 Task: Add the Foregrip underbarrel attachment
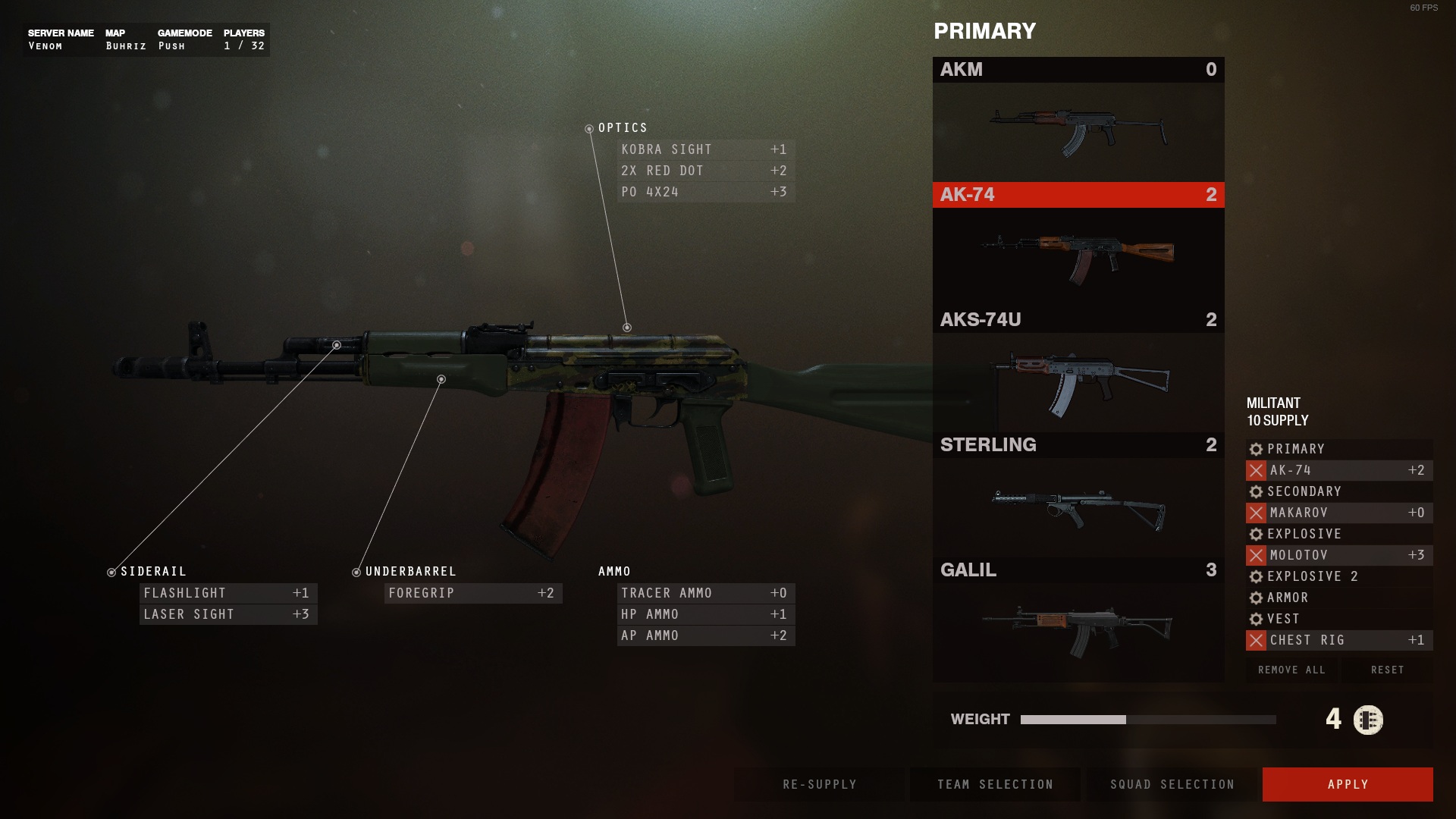pyautogui.click(x=472, y=593)
